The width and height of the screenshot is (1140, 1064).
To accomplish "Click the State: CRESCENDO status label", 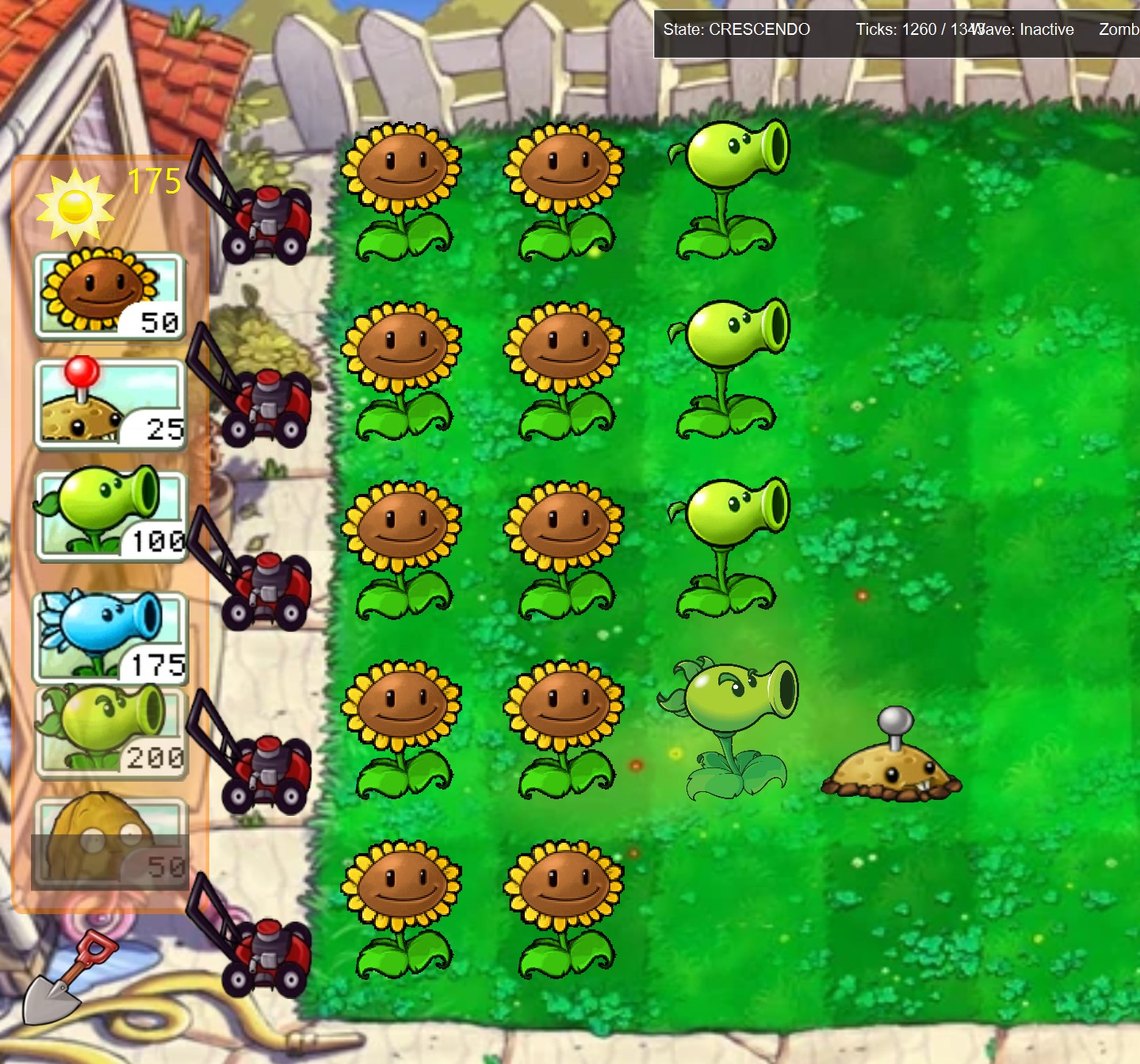I will tap(736, 29).
